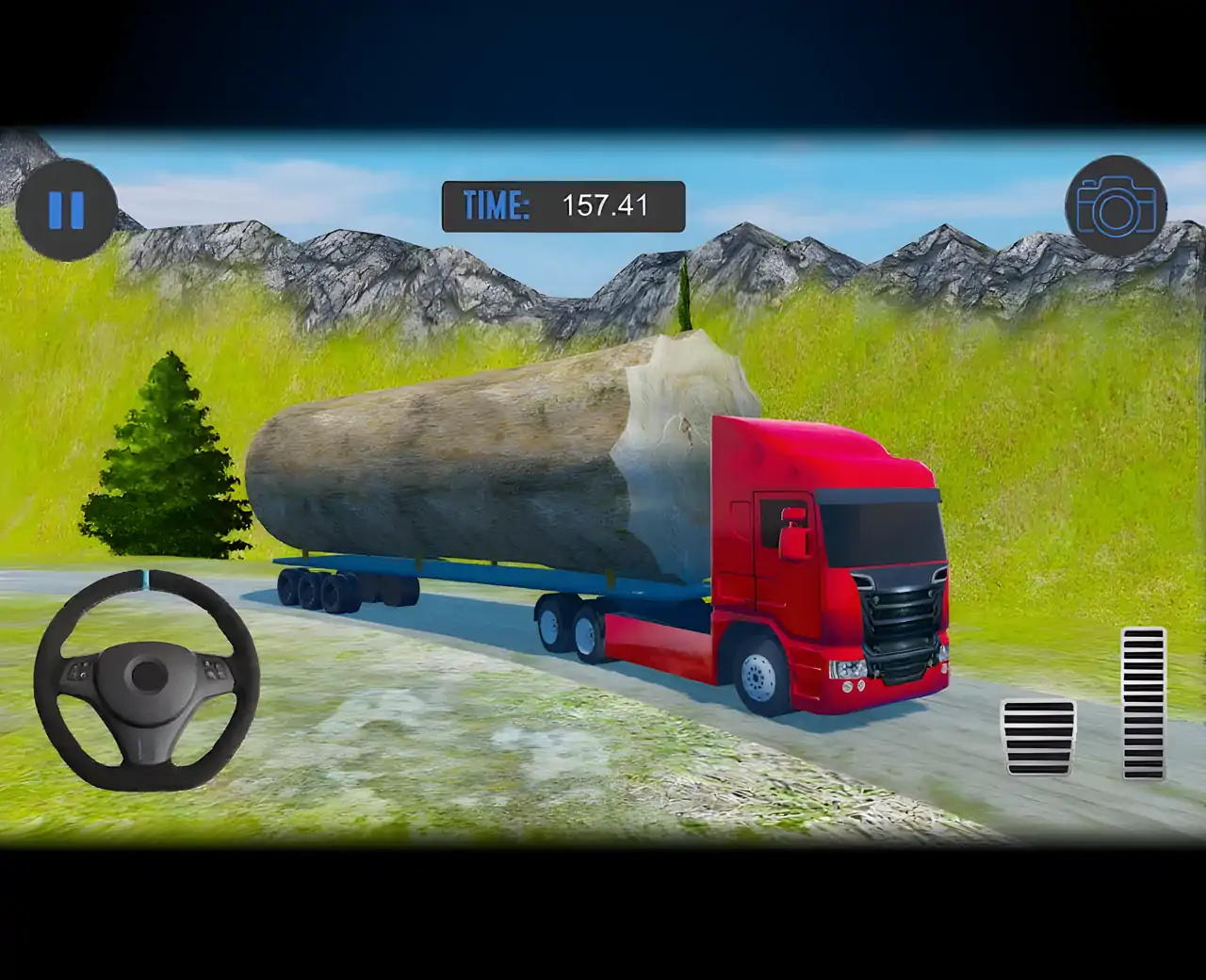1206x980 pixels.
Task: Click the steering wheel control
Action: [x=147, y=679]
